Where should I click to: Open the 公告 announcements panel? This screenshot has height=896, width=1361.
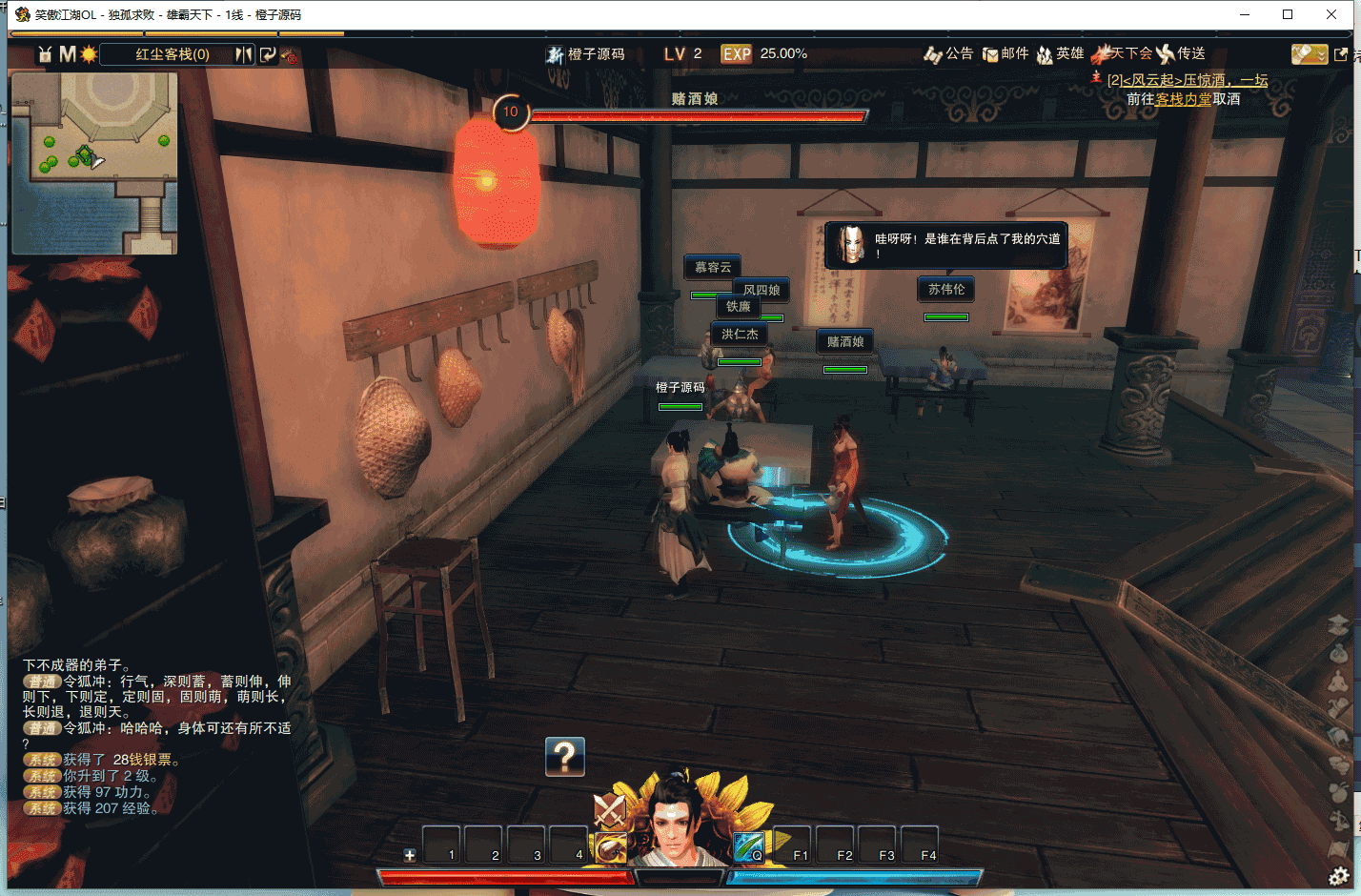[949, 54]
